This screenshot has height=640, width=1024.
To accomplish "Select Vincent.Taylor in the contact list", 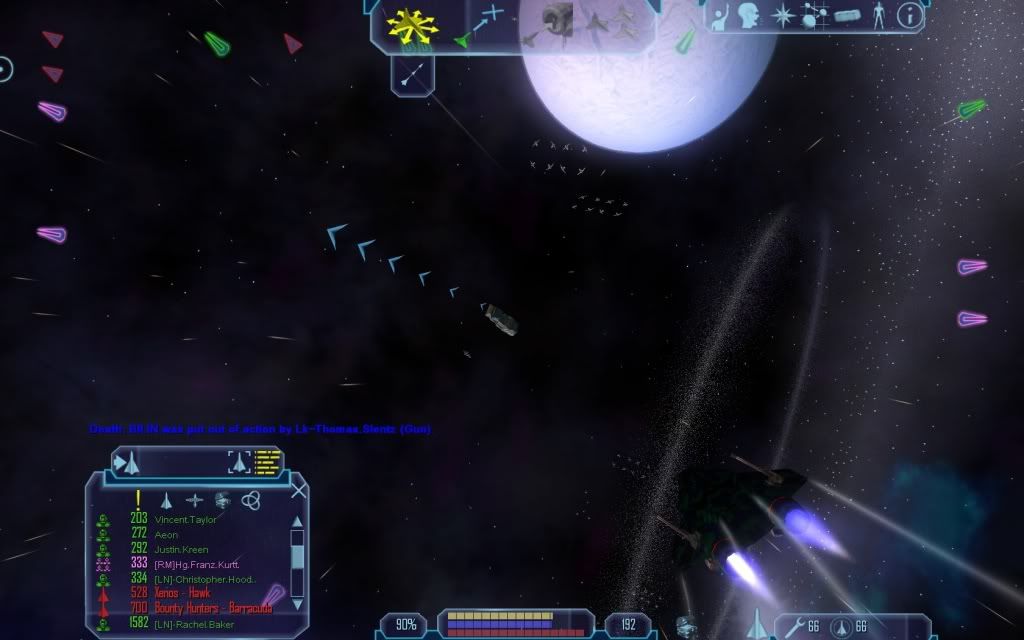I will tap(185, 520).
